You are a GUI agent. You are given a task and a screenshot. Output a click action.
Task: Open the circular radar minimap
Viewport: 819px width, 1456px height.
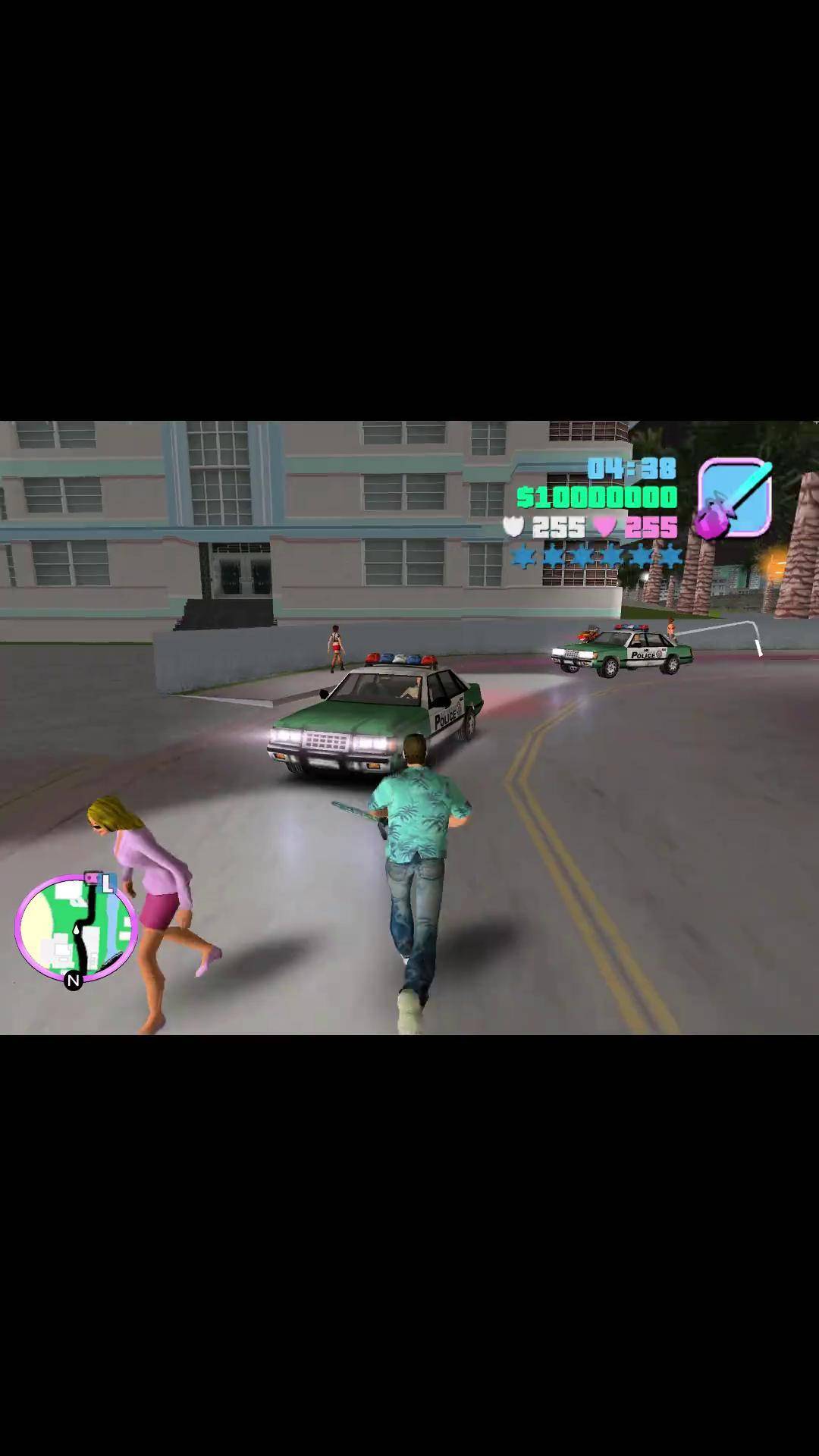click(76, 928)
